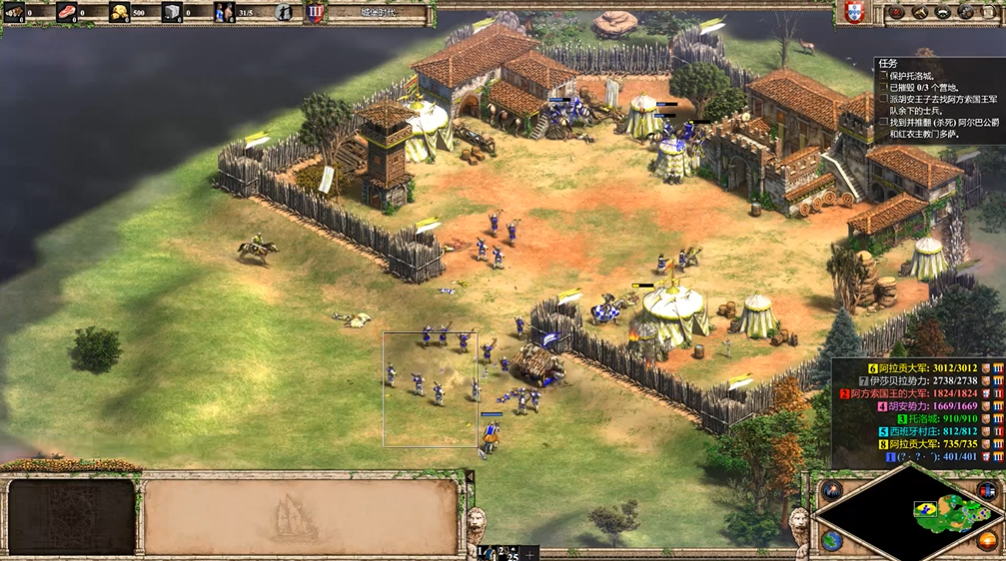This screenshot has width=1006, height=561.
Task: Click the food resource icon
Action: click(67, 13)
